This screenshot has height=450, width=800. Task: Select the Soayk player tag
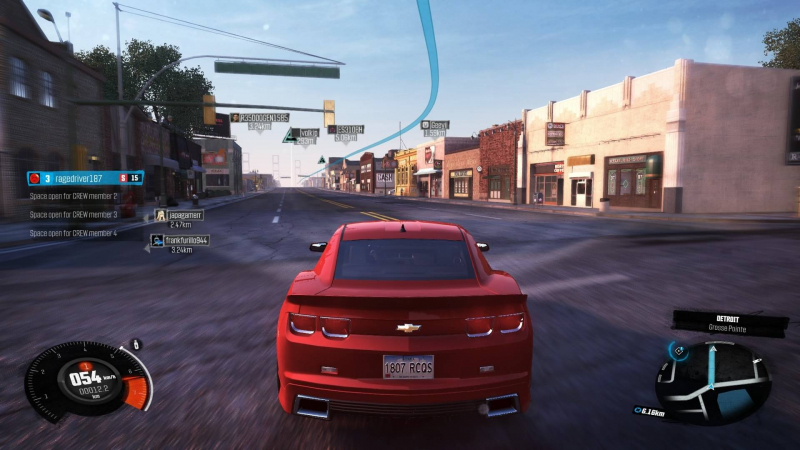(x=434, y=125)
